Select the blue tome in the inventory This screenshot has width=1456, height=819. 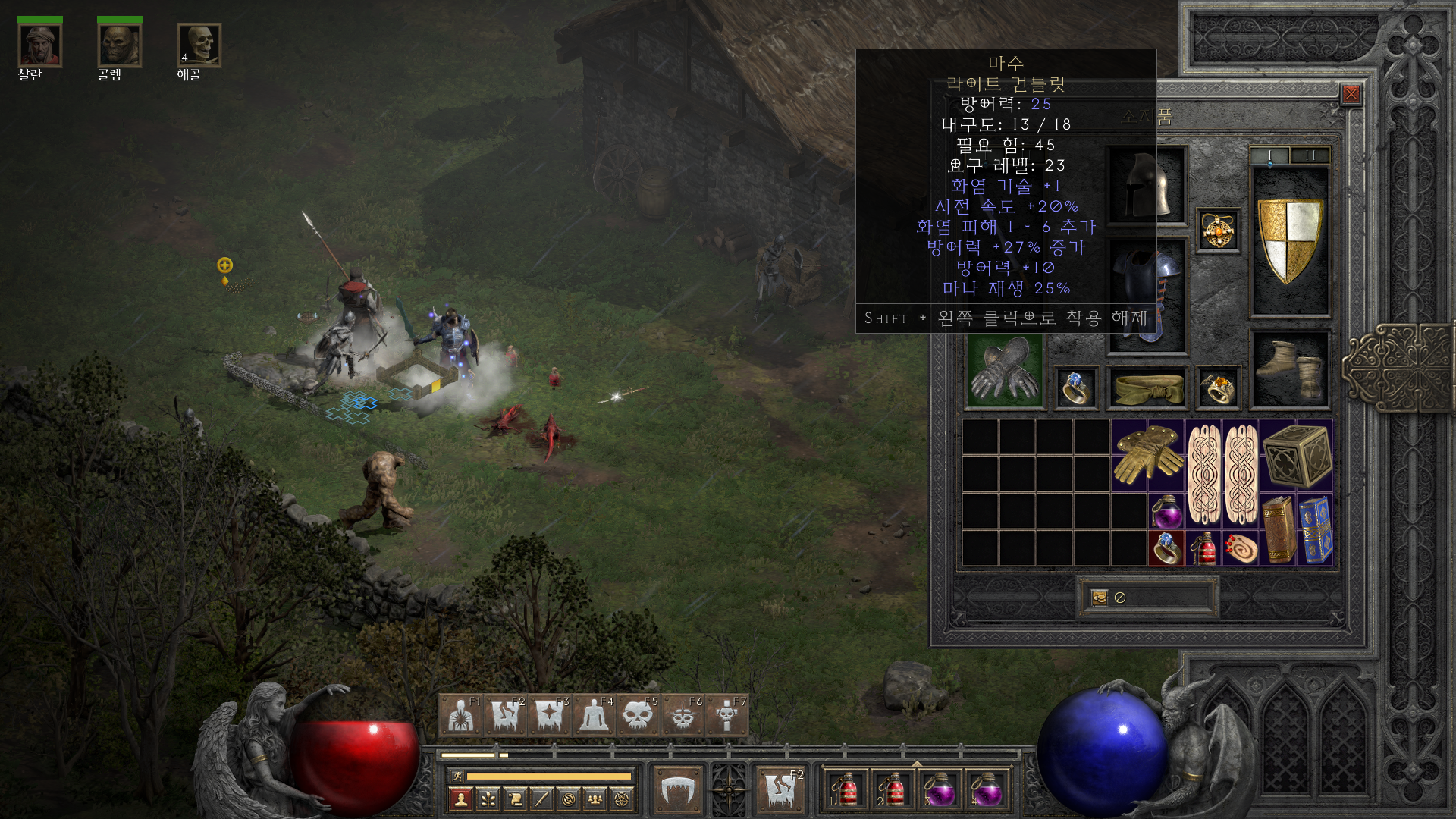click(1315, 529)
